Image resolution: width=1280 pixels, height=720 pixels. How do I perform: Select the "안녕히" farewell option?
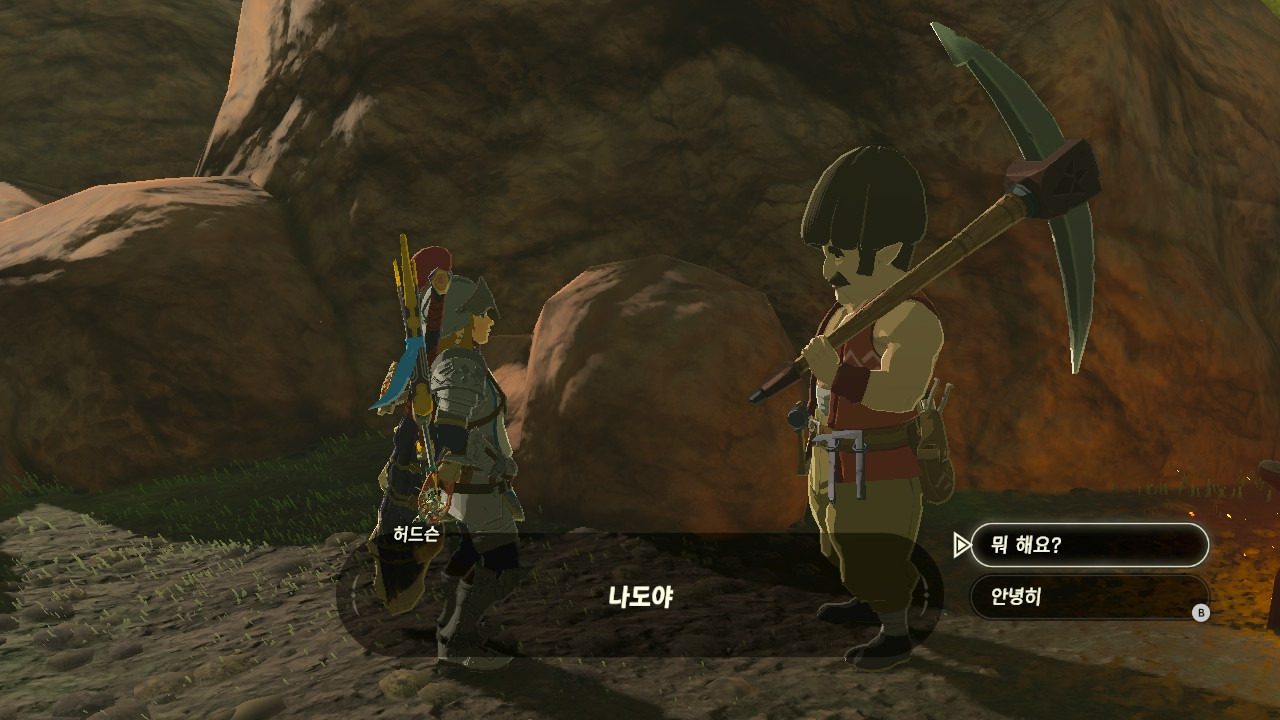click(x=1089, y=597)
